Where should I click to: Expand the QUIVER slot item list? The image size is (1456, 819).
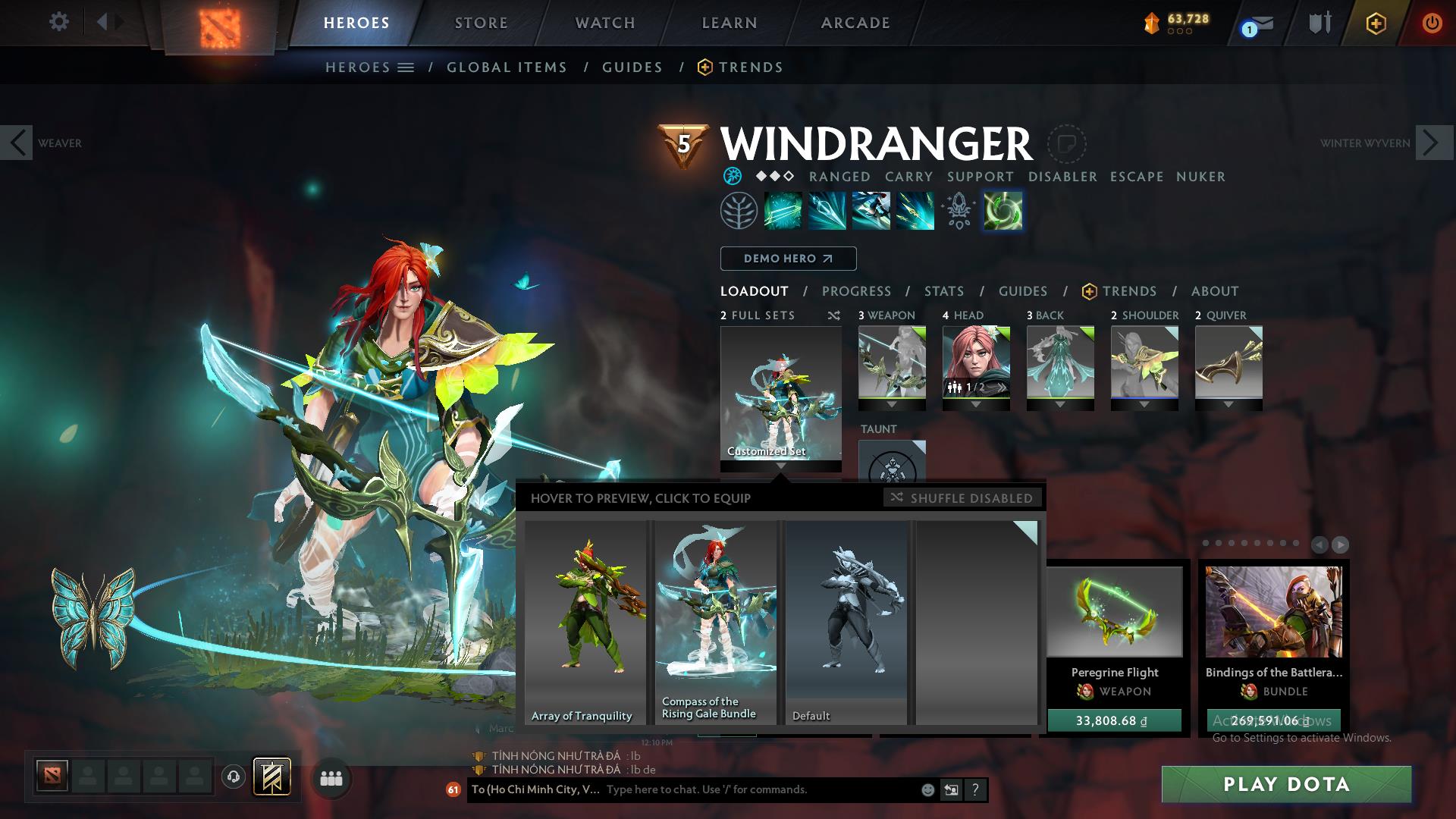pos(1228,406)
